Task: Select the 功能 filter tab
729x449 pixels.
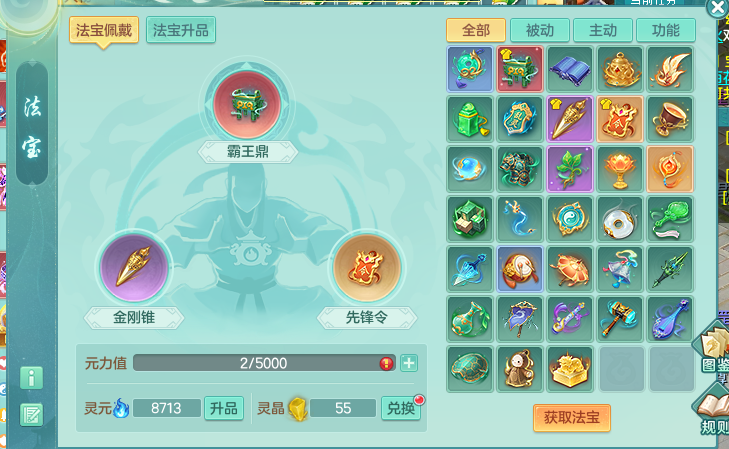Action: [x=665, y=30]
